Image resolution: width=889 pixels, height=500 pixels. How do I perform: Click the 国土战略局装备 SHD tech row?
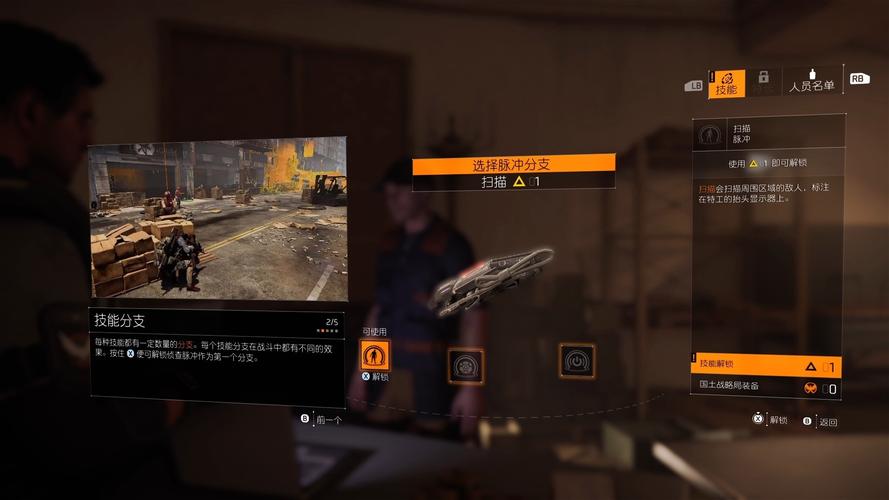765,387
